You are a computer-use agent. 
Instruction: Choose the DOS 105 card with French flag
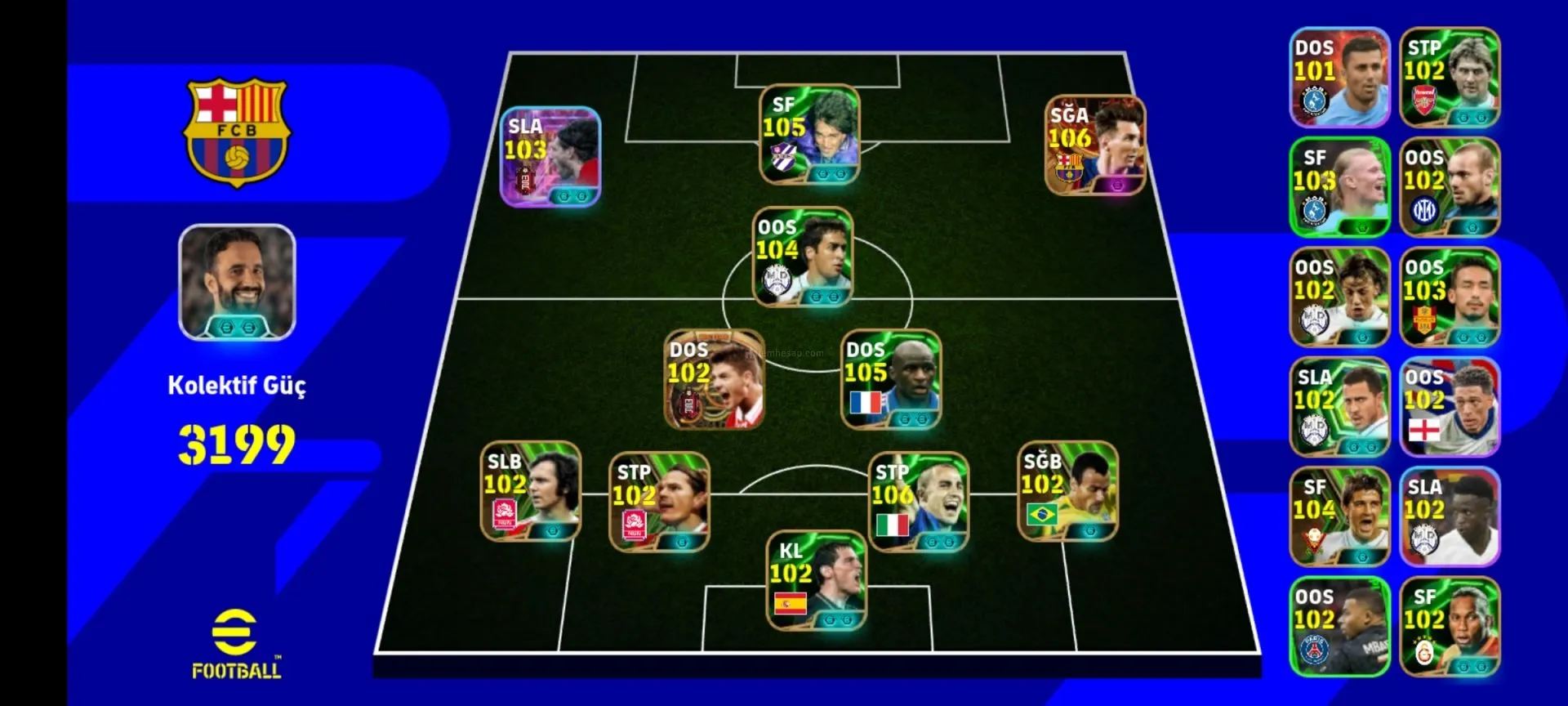891,379
